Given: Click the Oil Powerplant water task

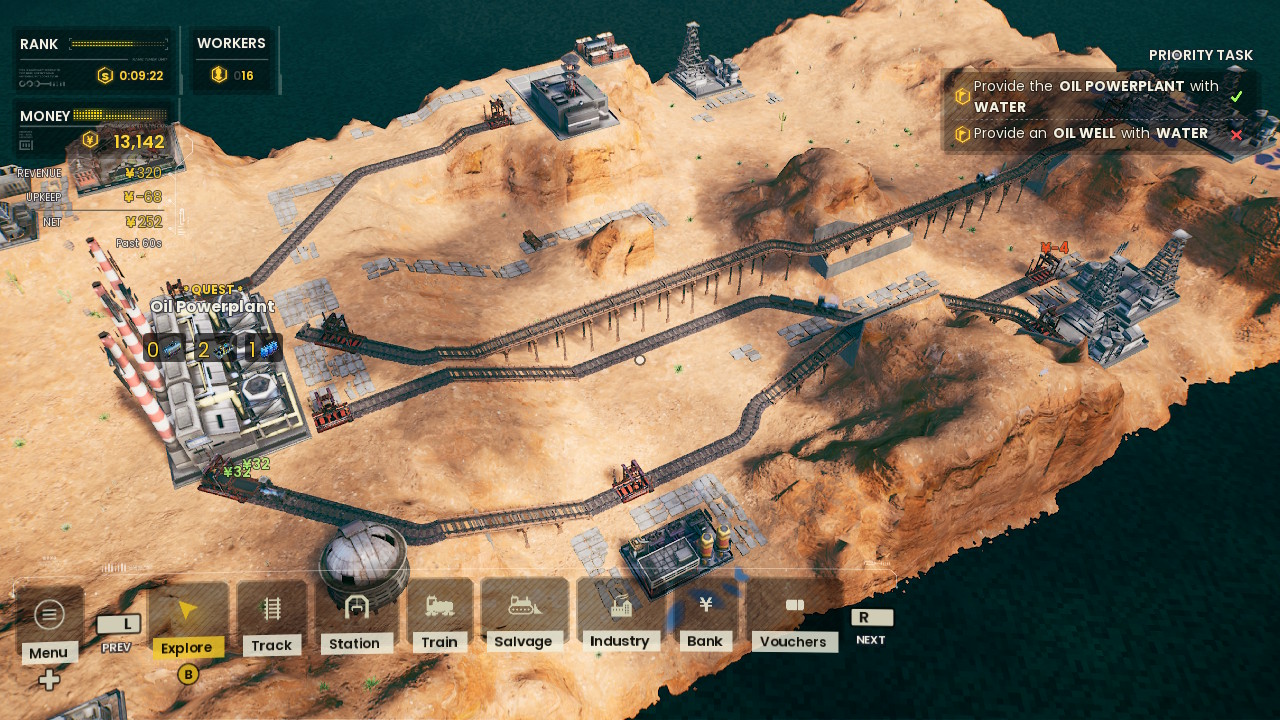Looking at the screenshot, I should 1097,96.
